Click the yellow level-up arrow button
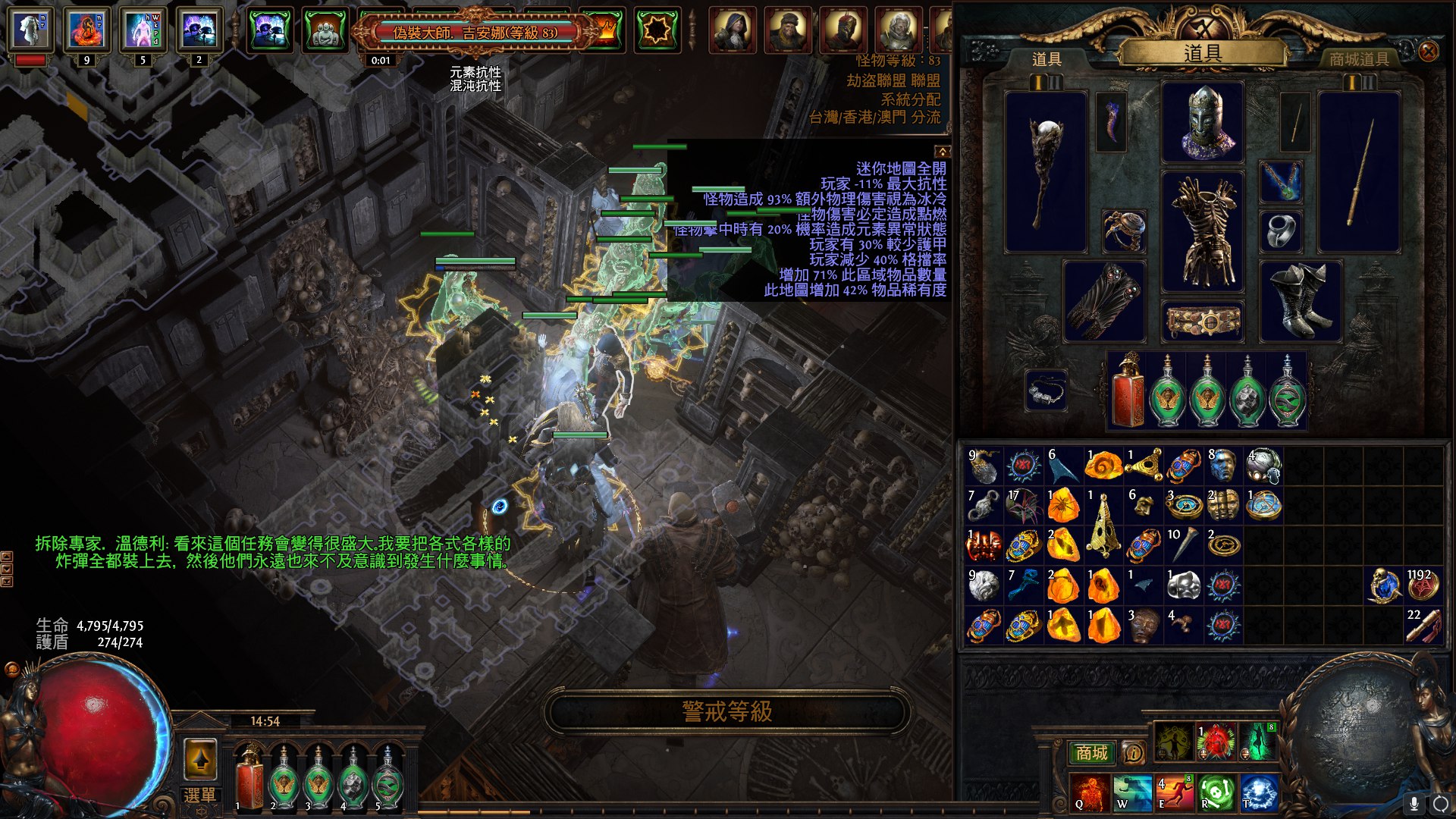This screenshot has width=1456, height=819. point(200,758)
